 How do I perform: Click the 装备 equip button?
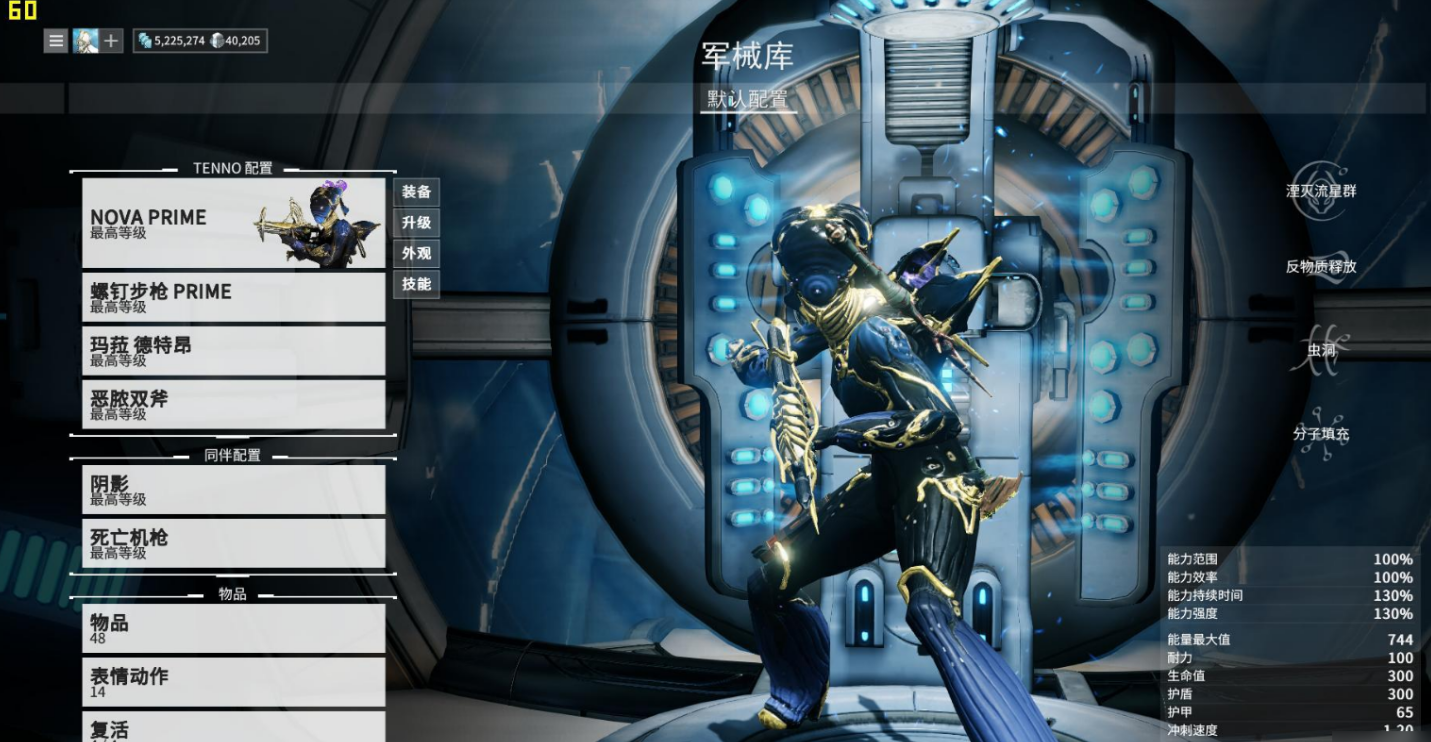click(x=416, y=192)
